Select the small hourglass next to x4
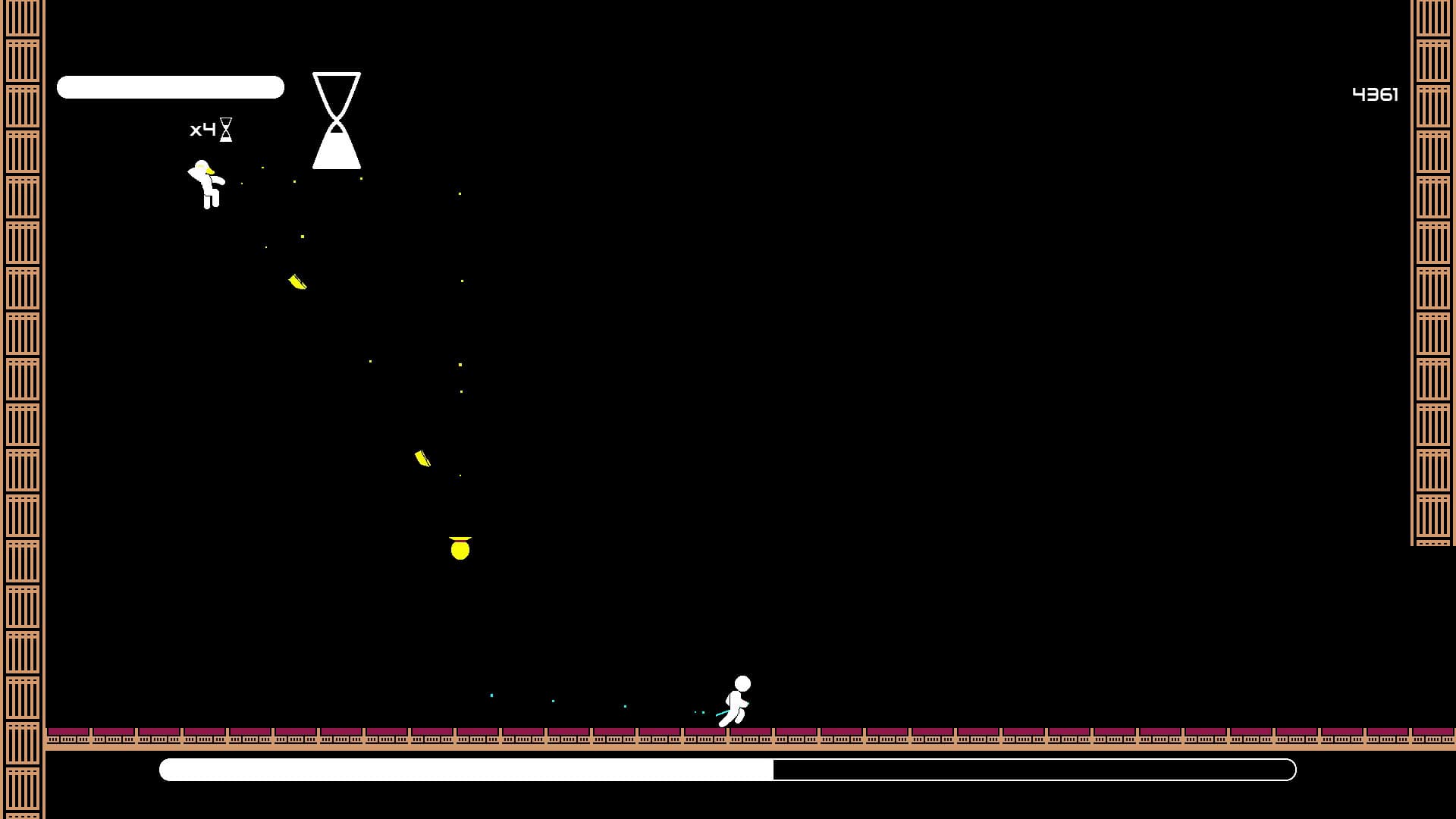The height and width of the screenshot is (819, 1456). coord(226,129)
